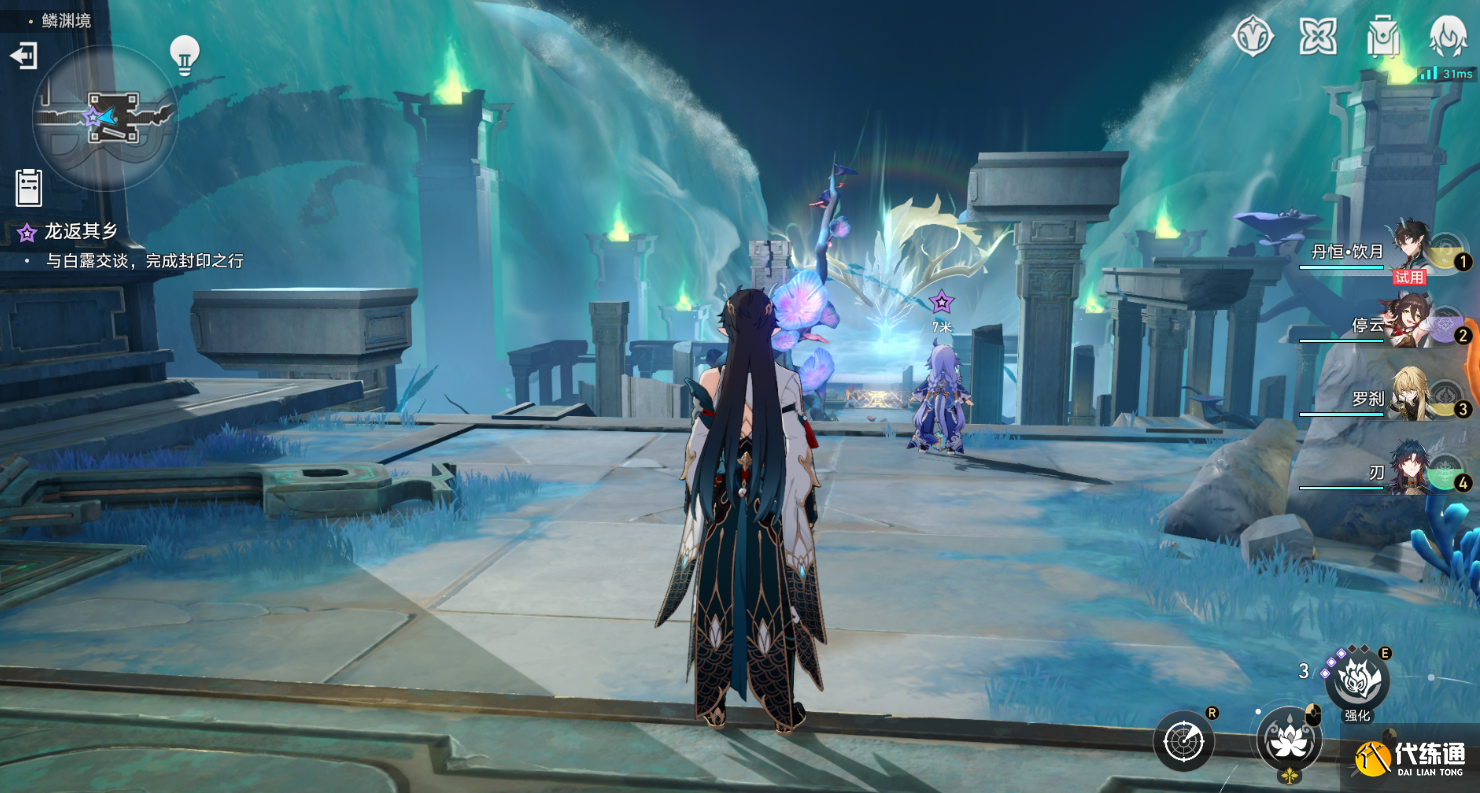The image size is (1480, 793).
Task: Open the four-petal flower icon
Action: pyautogui.click(x=1317, y=37)
